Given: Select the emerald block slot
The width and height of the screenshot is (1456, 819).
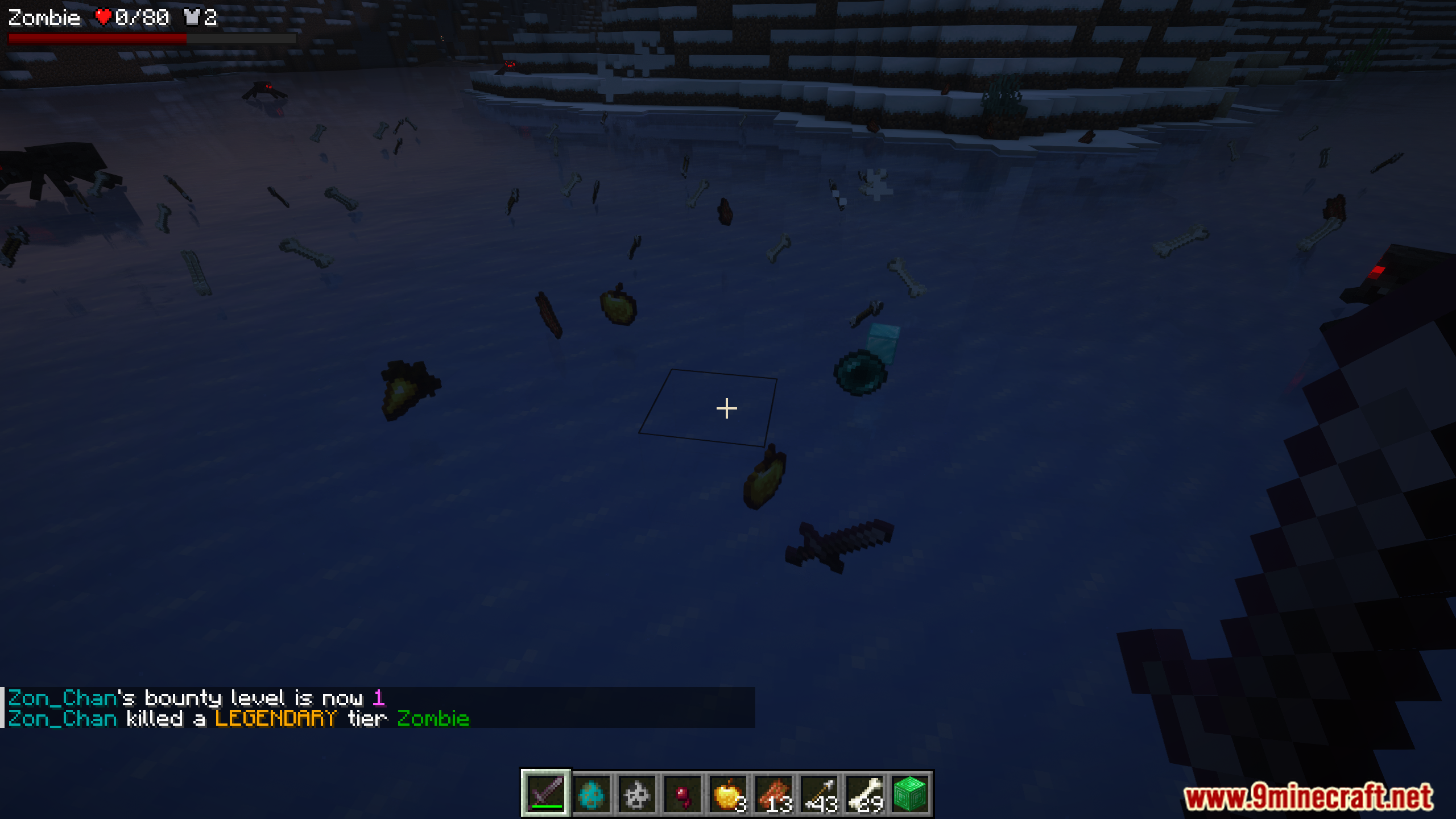Looking at the screenshot, I should click(910, 793).
